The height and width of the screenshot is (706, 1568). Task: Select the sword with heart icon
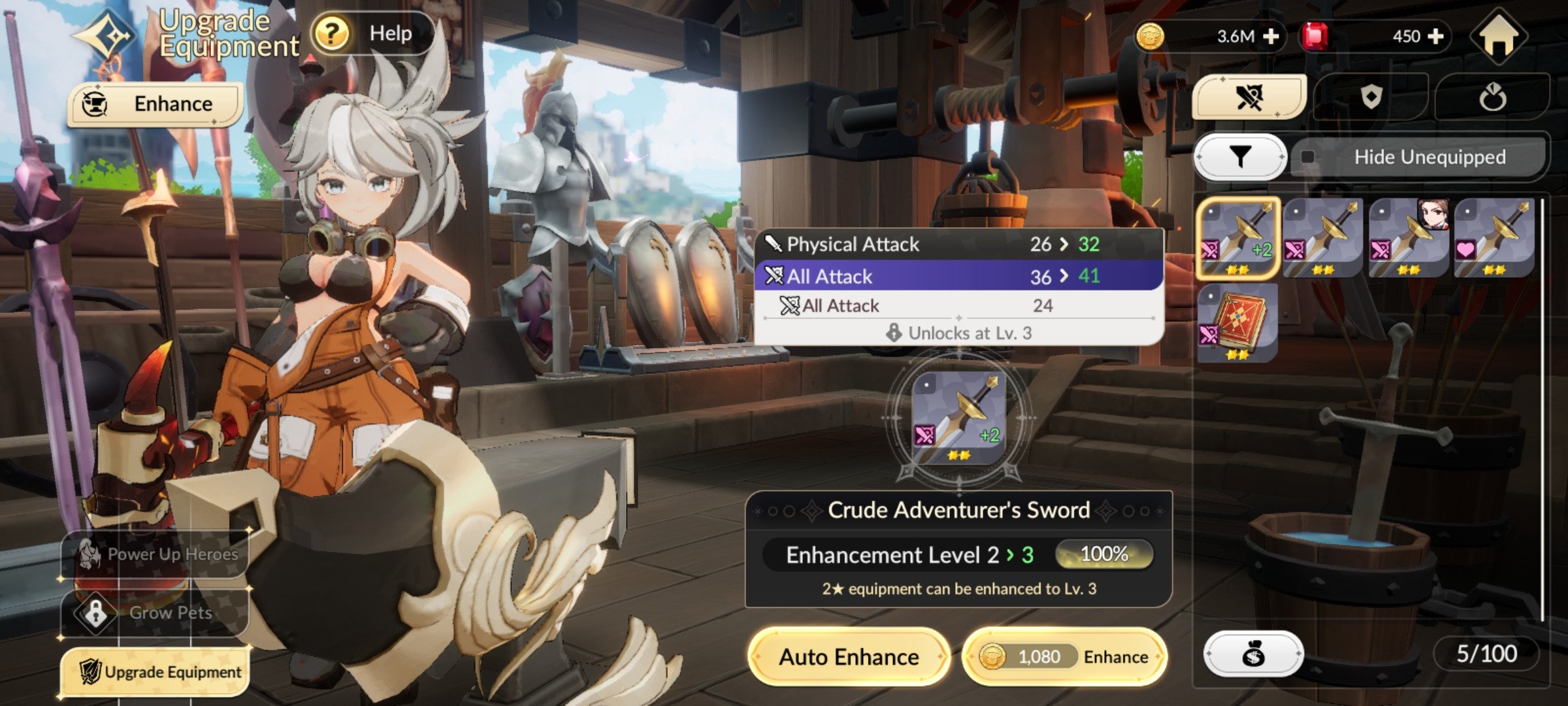[1494, 238]
